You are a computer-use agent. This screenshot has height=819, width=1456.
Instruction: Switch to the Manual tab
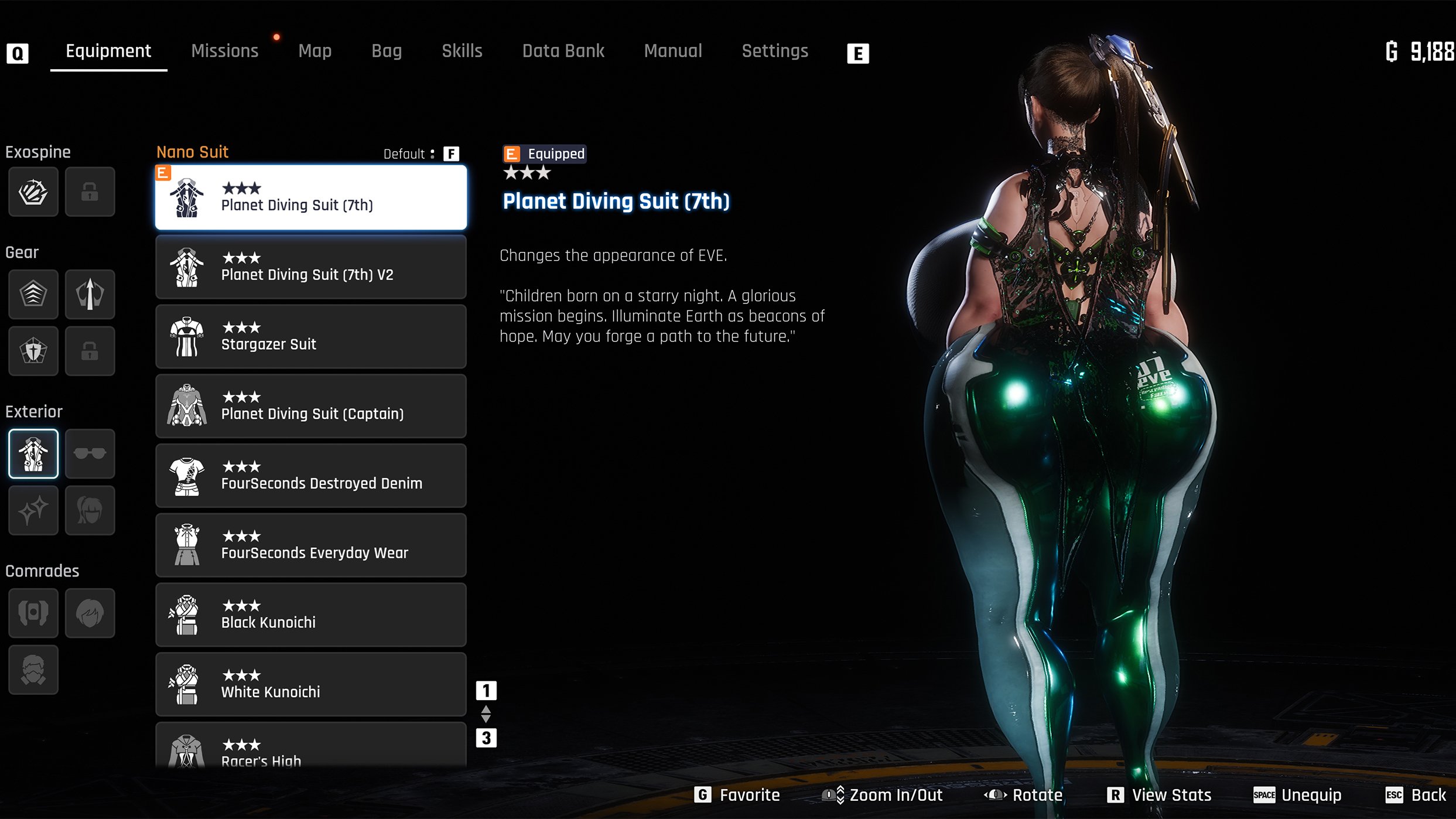tap(672, 51)
